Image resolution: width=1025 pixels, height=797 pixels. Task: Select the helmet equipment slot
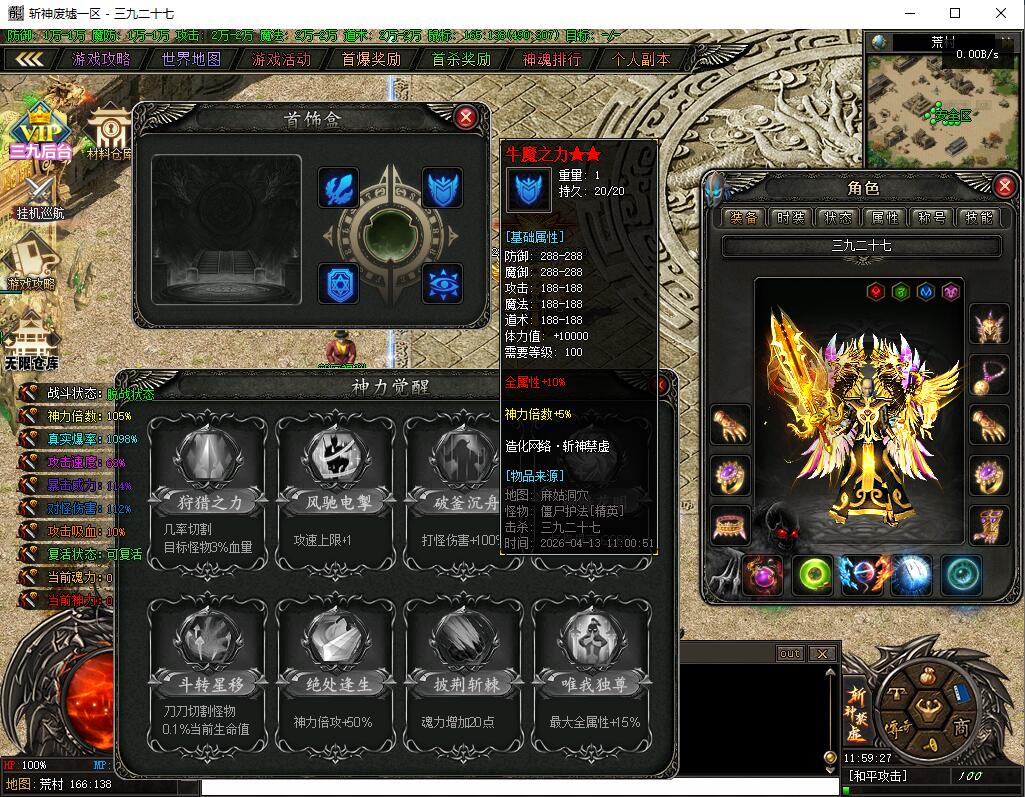click(989, 324)
